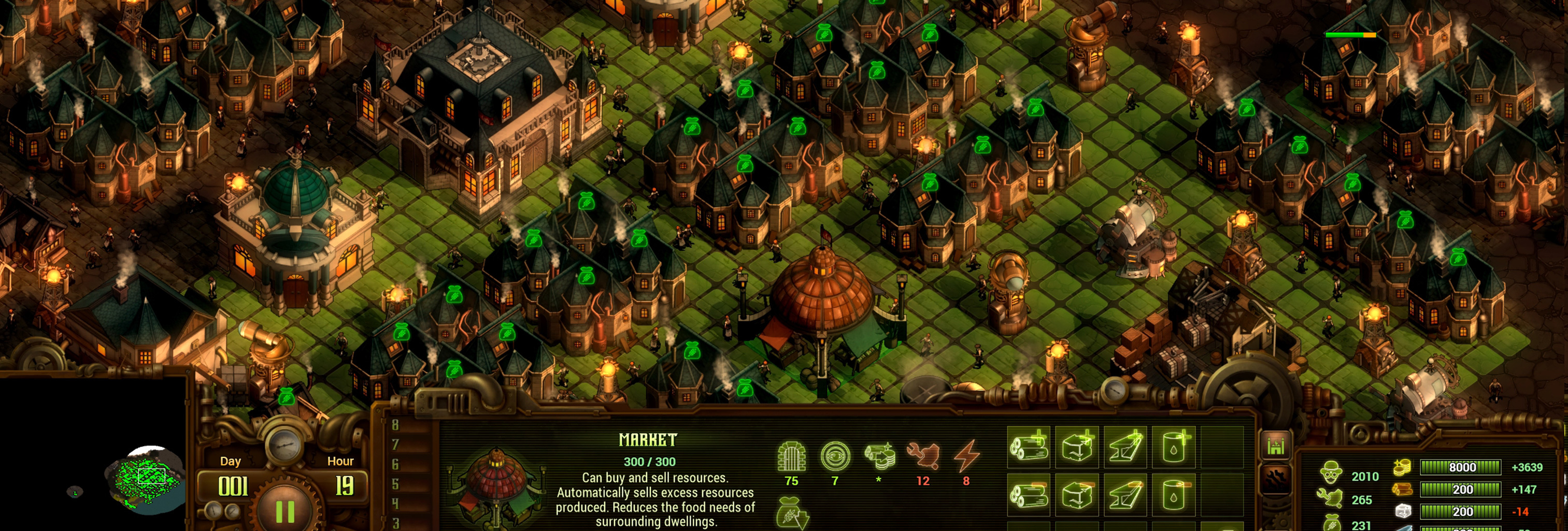Pause the game with the gear button

click(284, 511)
